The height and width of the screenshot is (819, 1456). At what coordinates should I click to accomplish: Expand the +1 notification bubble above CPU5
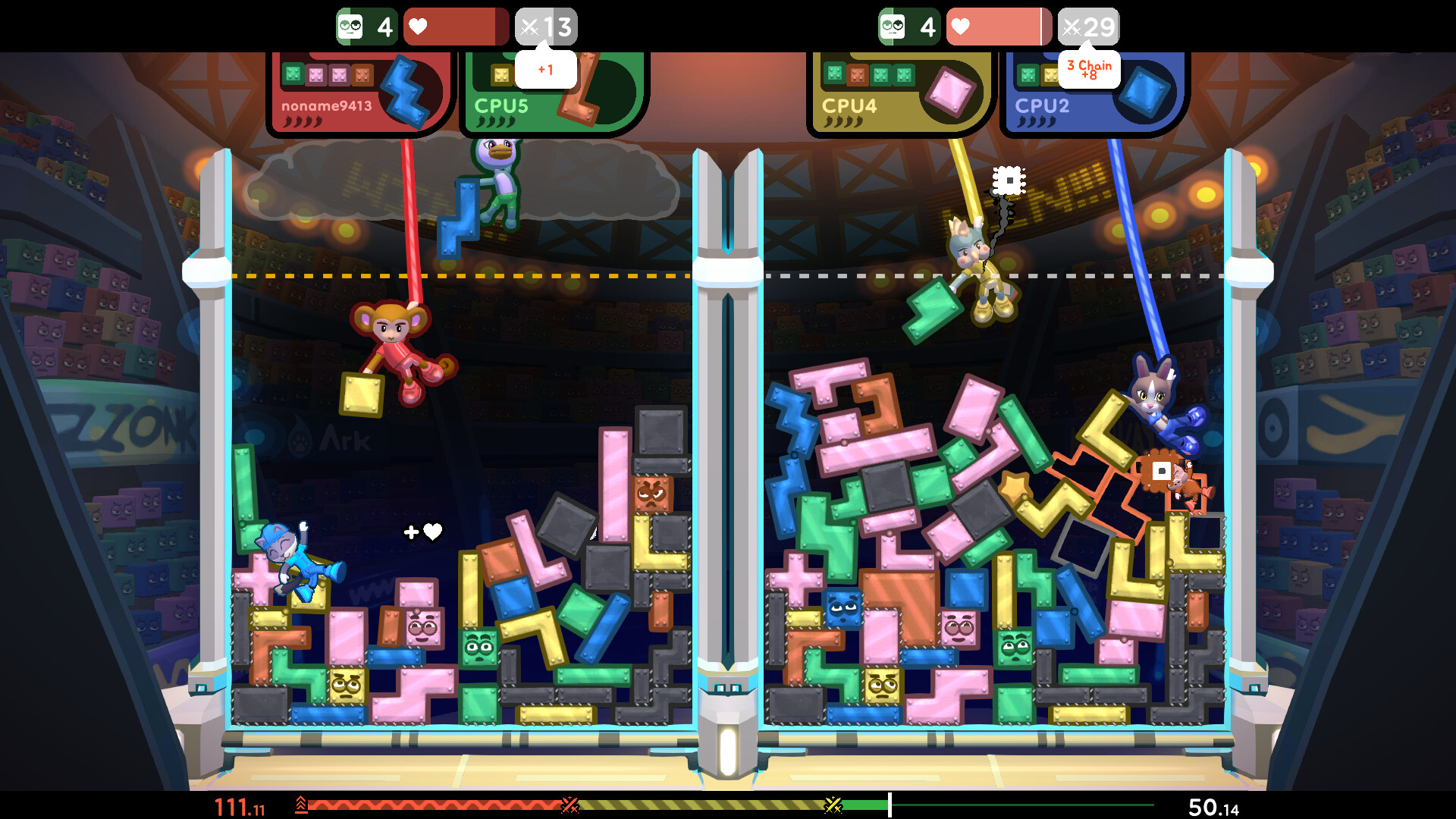tap(545, 68)
